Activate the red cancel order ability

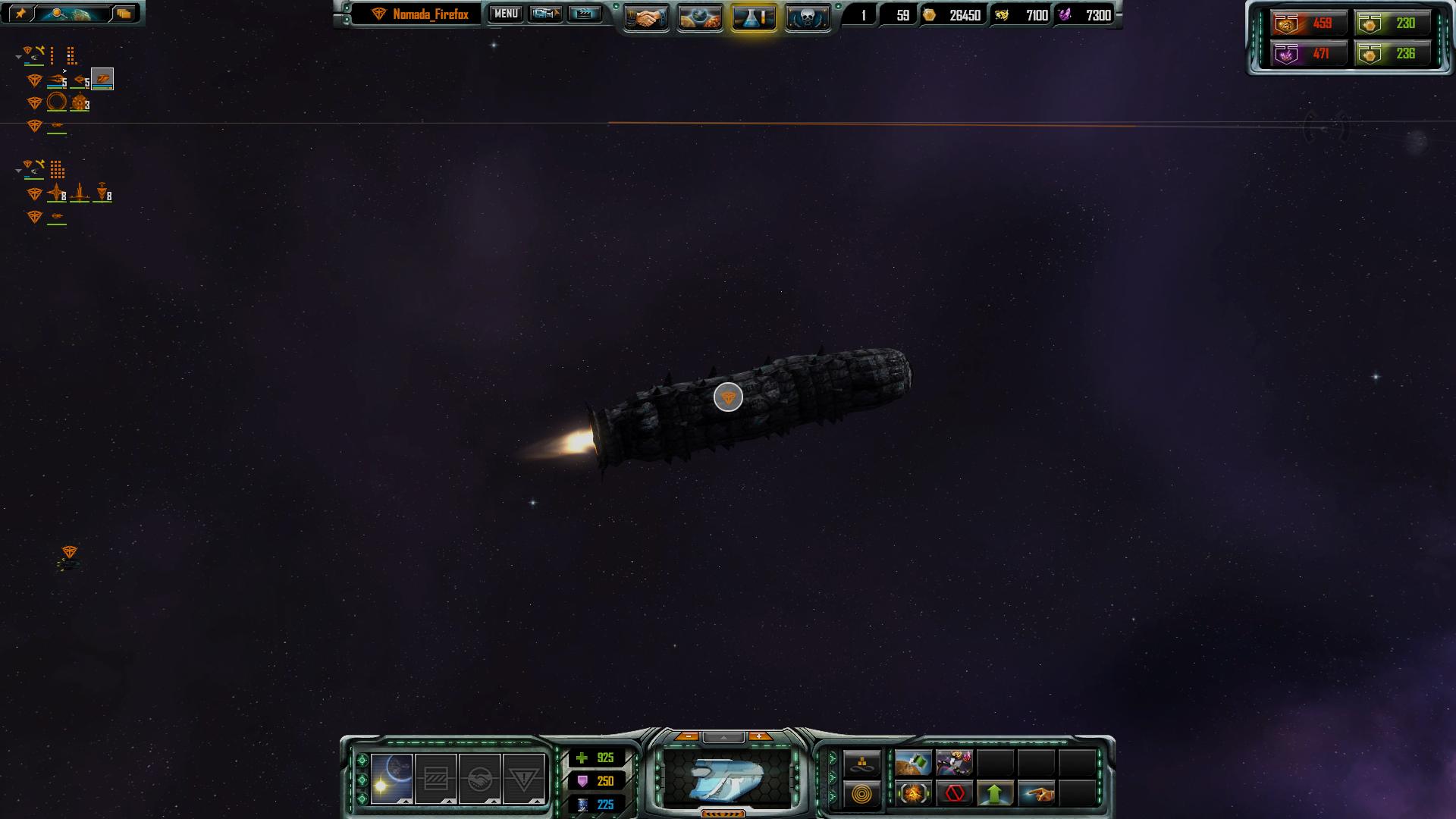[955, 794]
